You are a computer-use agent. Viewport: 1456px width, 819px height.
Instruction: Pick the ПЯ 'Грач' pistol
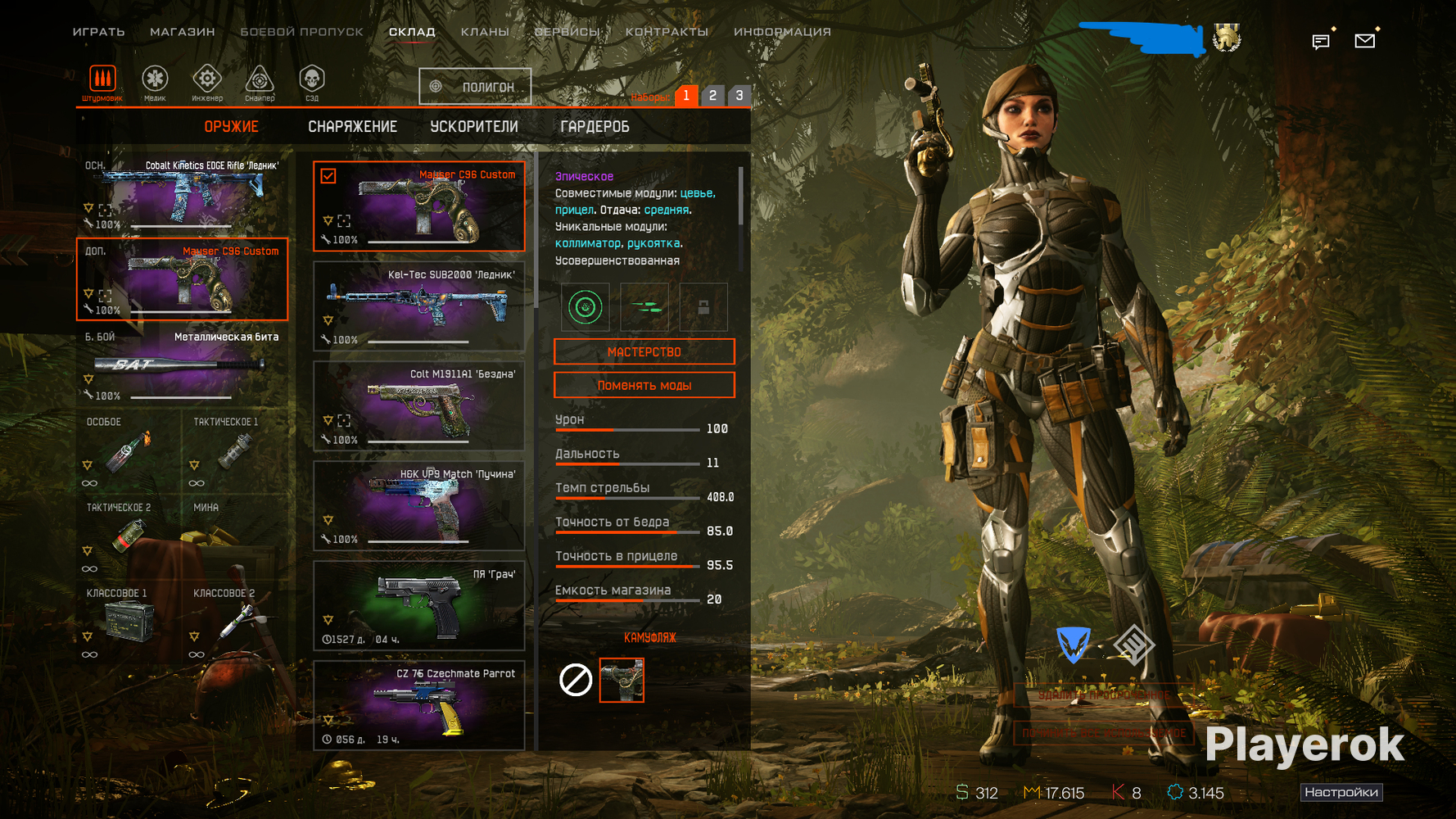(418, 606)
